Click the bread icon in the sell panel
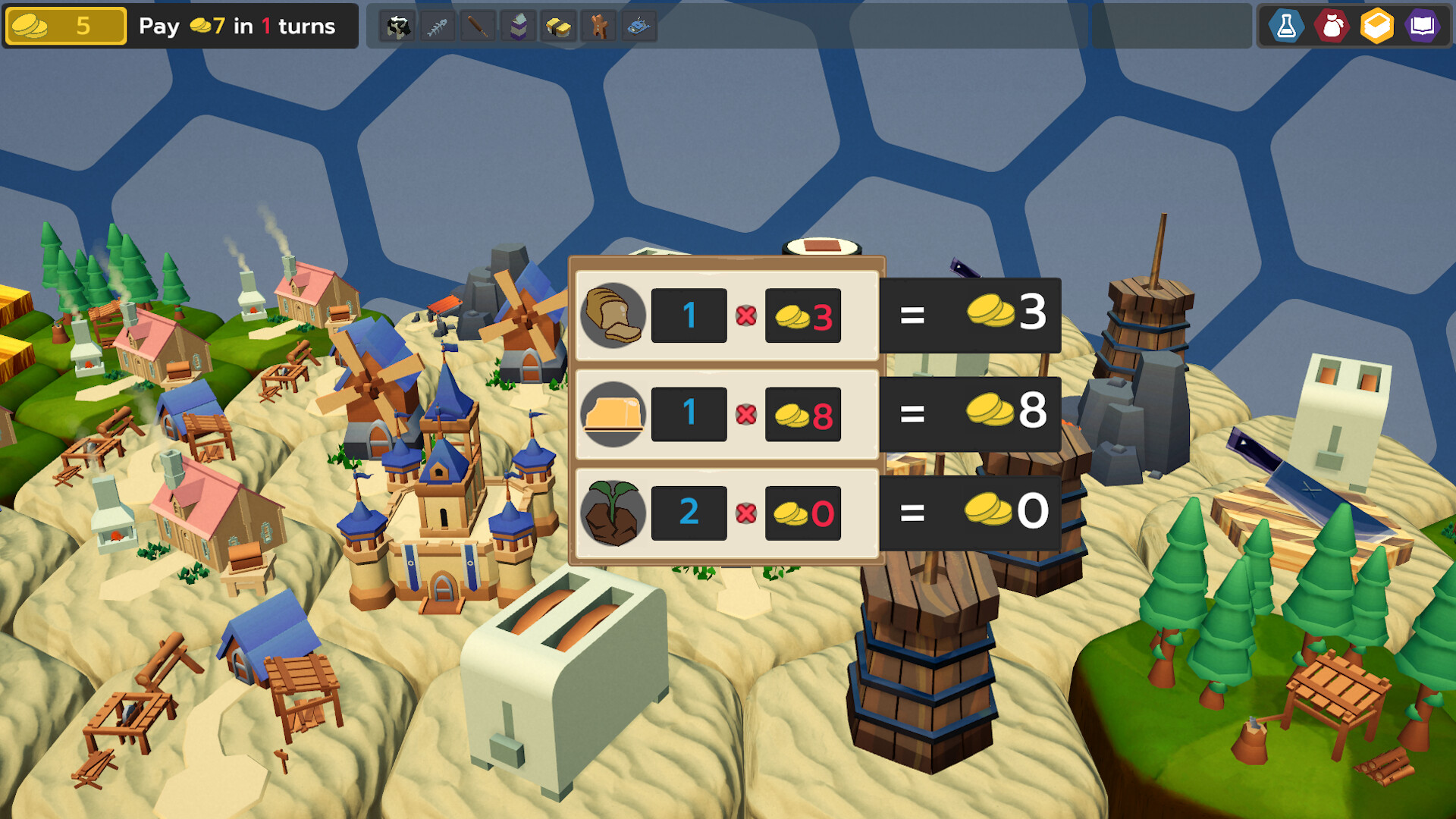The image size is (1456, 819). tap(613, 316)
